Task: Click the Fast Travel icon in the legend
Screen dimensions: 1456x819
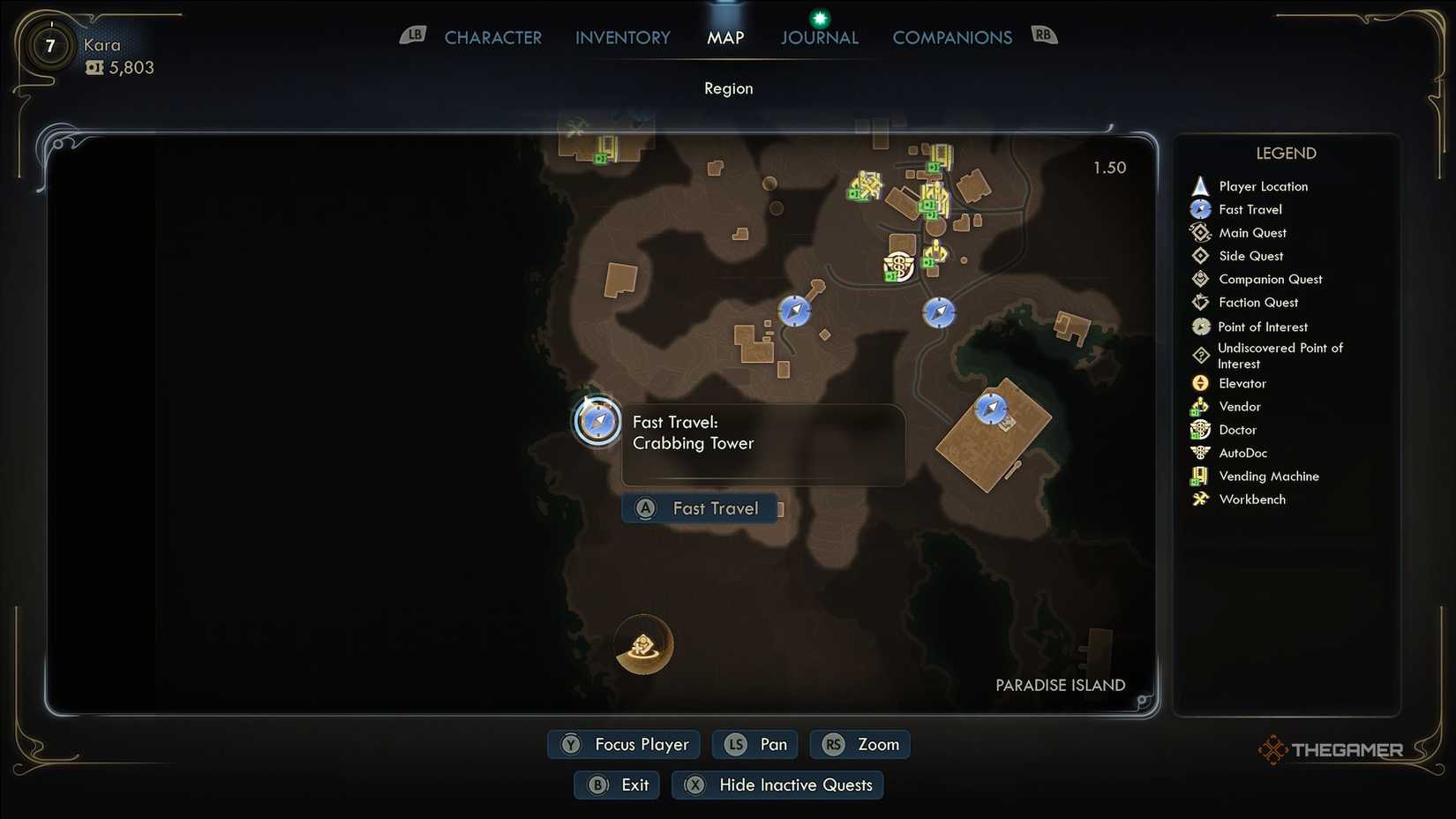Action: (x=1200, y=209)
